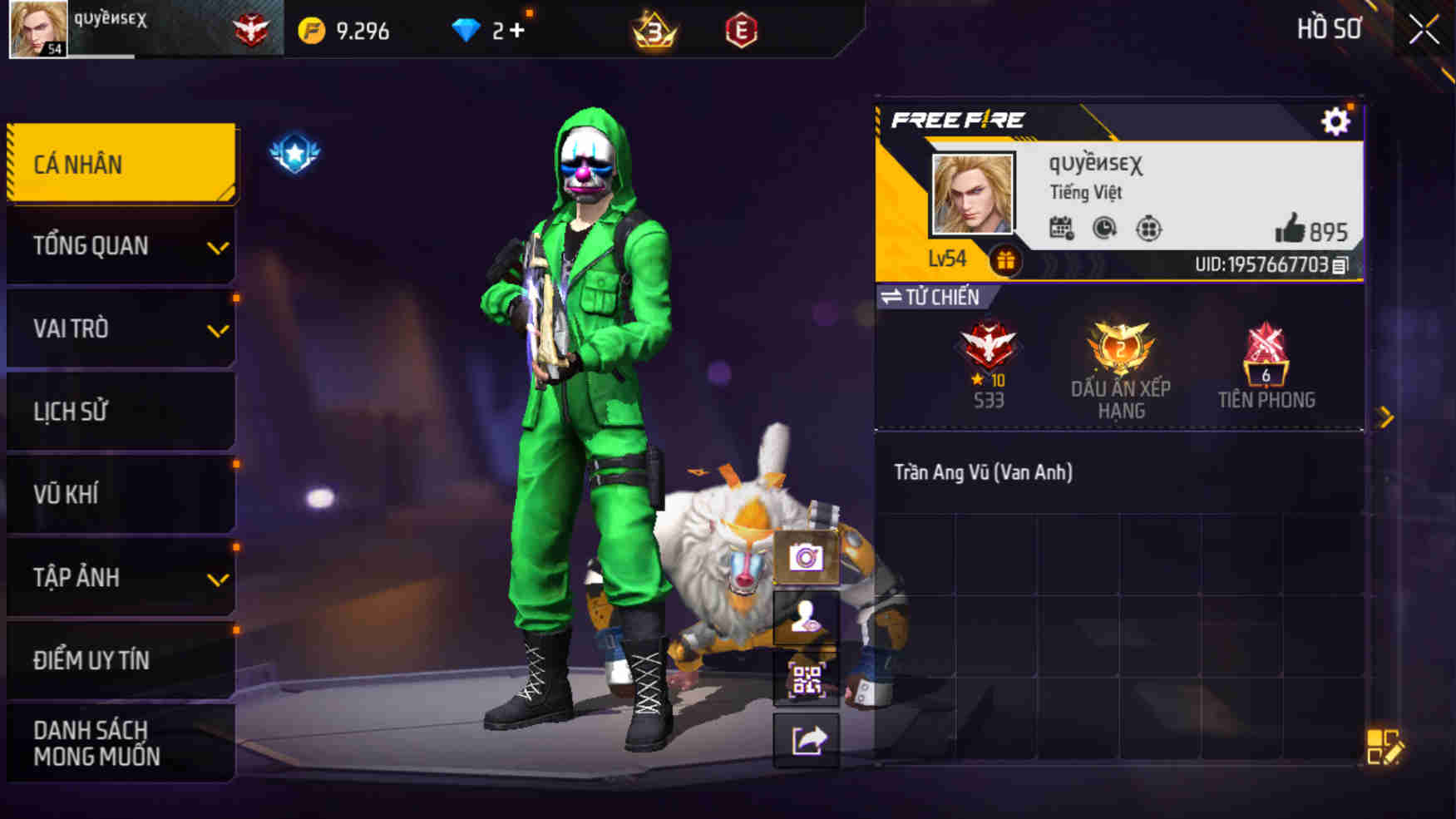Open the camera/photo capture icon beside the character
The width and height of the screenshot is (1456, 819).
[x=806, y=557]
